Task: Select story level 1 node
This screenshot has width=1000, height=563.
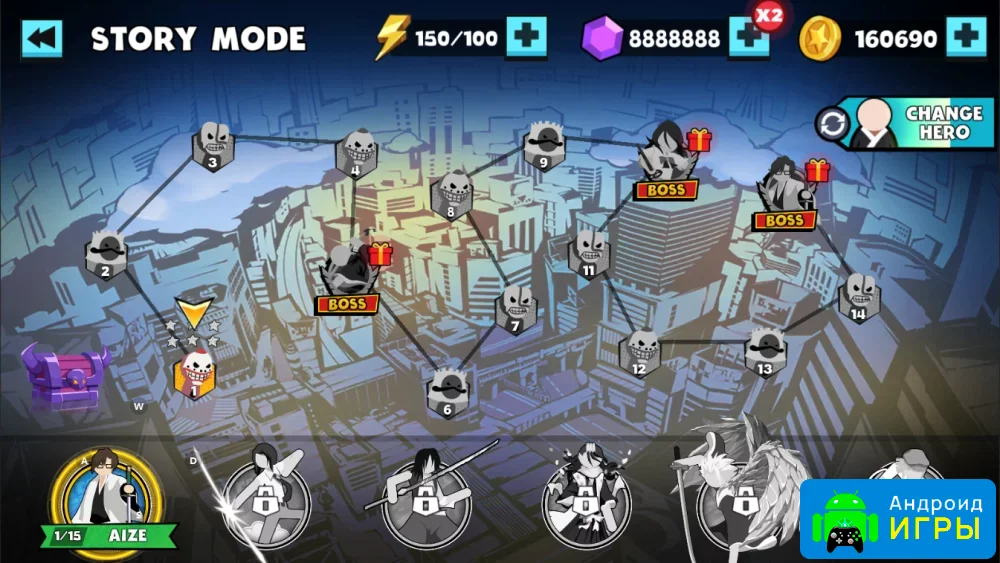Action: click(x=197, y=374)
